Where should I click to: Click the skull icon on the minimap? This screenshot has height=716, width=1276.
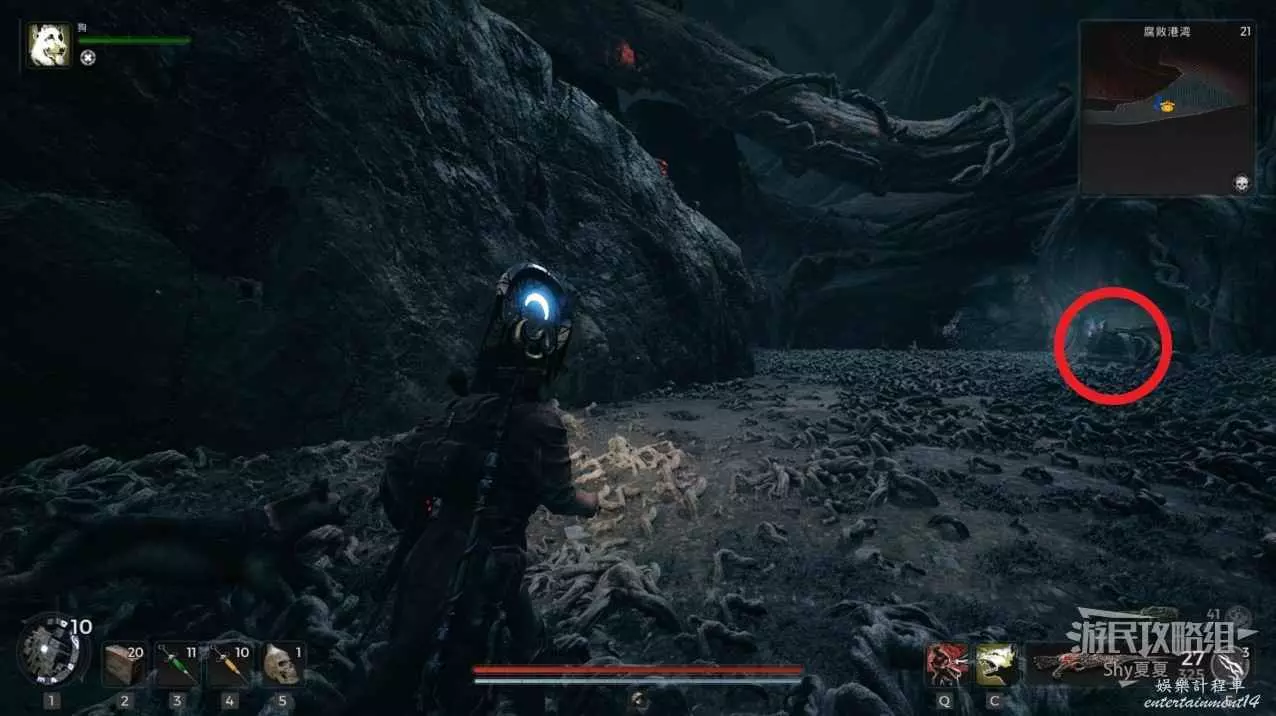tap(1242, 183)
